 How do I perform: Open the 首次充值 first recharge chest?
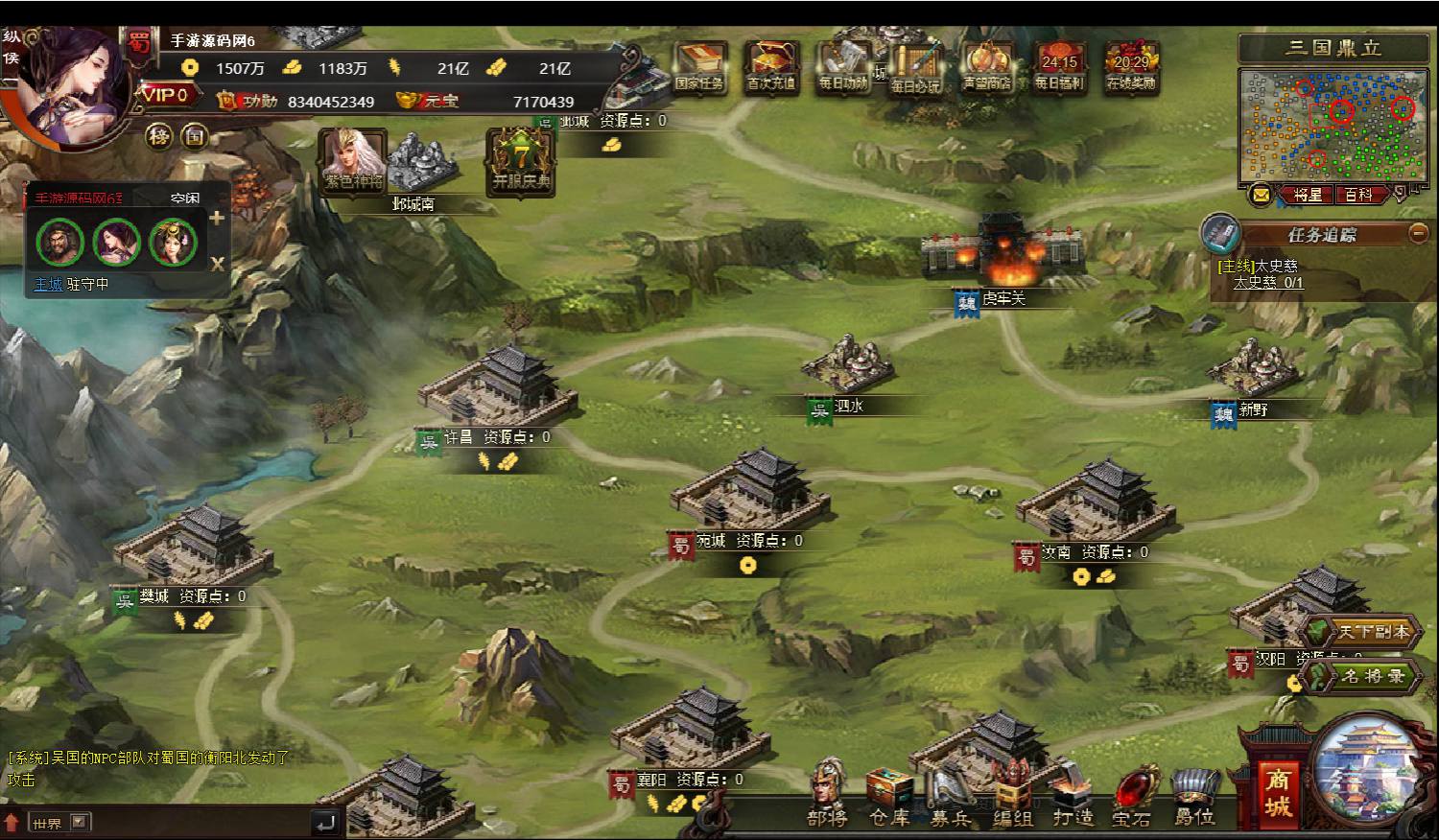pos(770,65)
